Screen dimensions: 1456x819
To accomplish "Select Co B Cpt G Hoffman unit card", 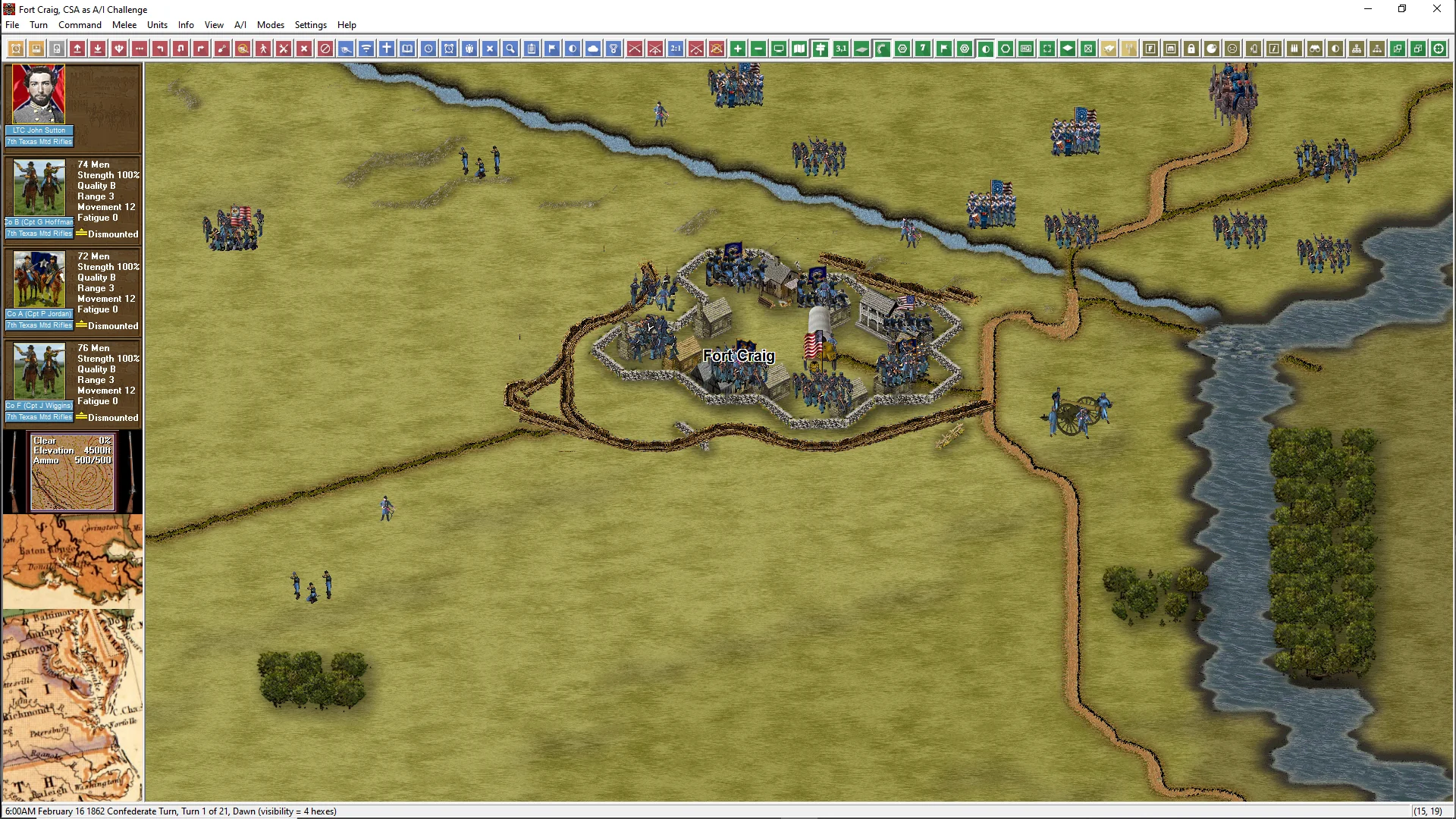I will 39,190.
